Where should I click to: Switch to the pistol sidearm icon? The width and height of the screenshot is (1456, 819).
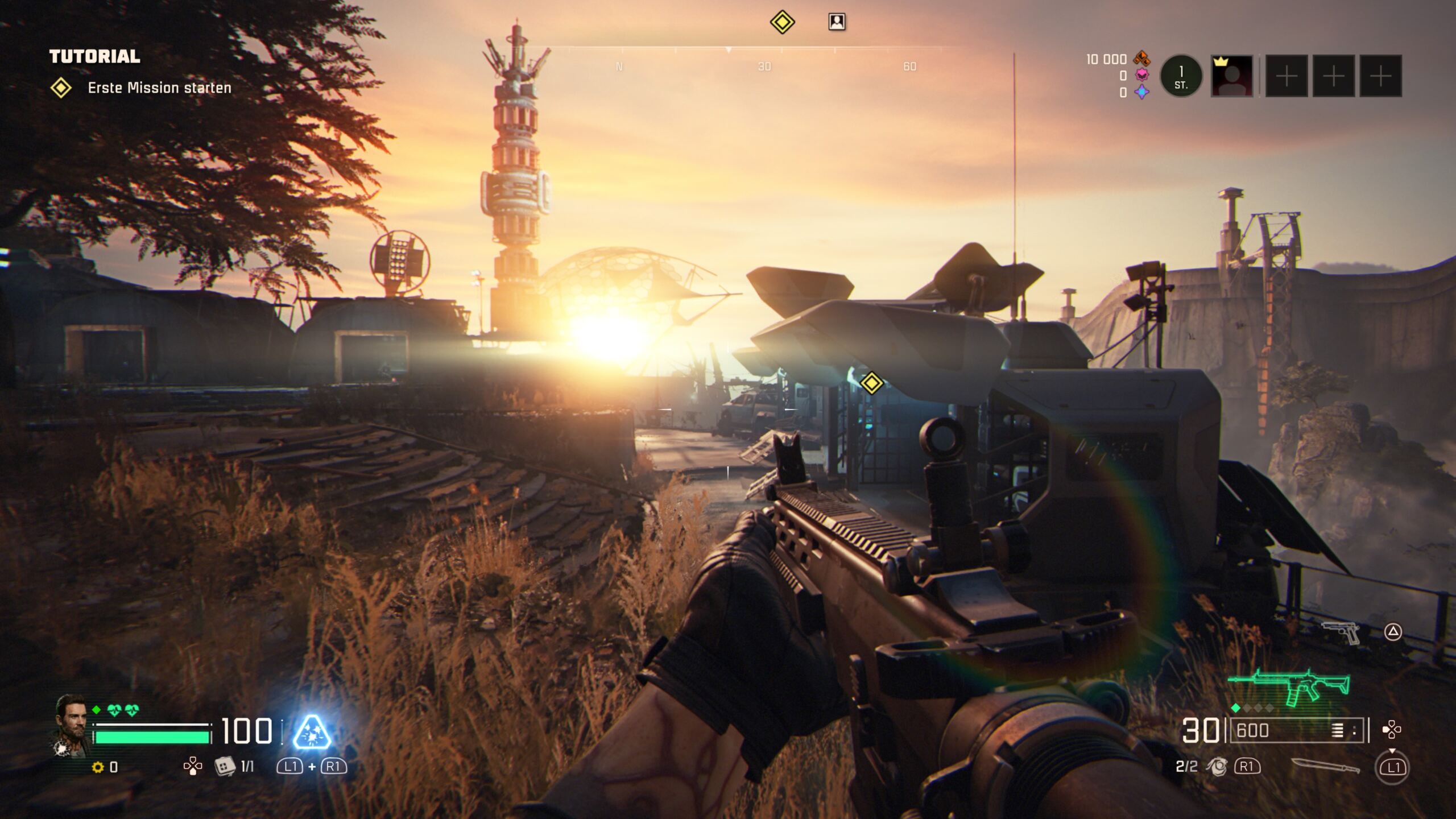(1341, 632)
